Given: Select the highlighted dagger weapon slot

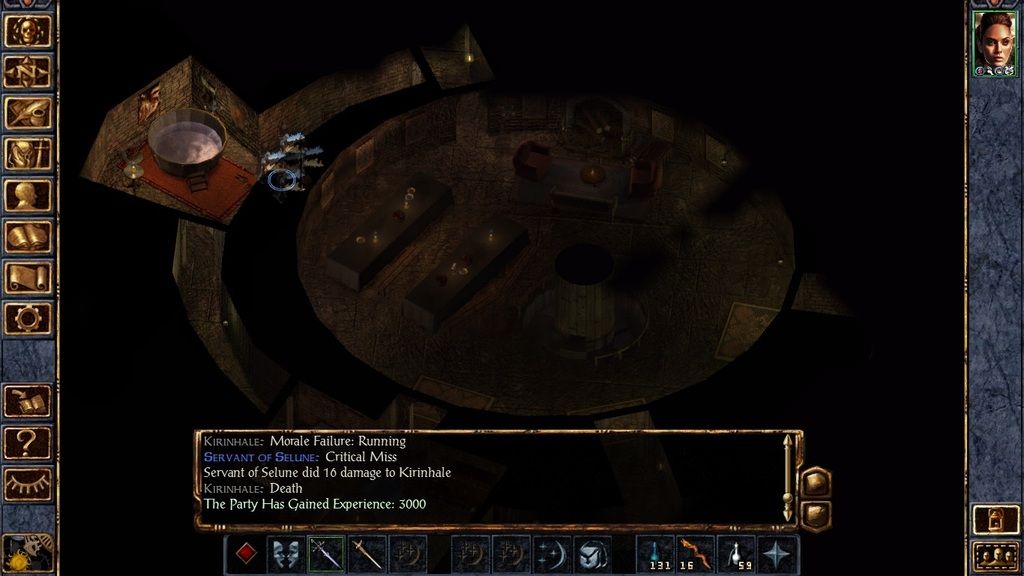Looking at the screenshot, I should pyautogui.click(x=326, y=554).
